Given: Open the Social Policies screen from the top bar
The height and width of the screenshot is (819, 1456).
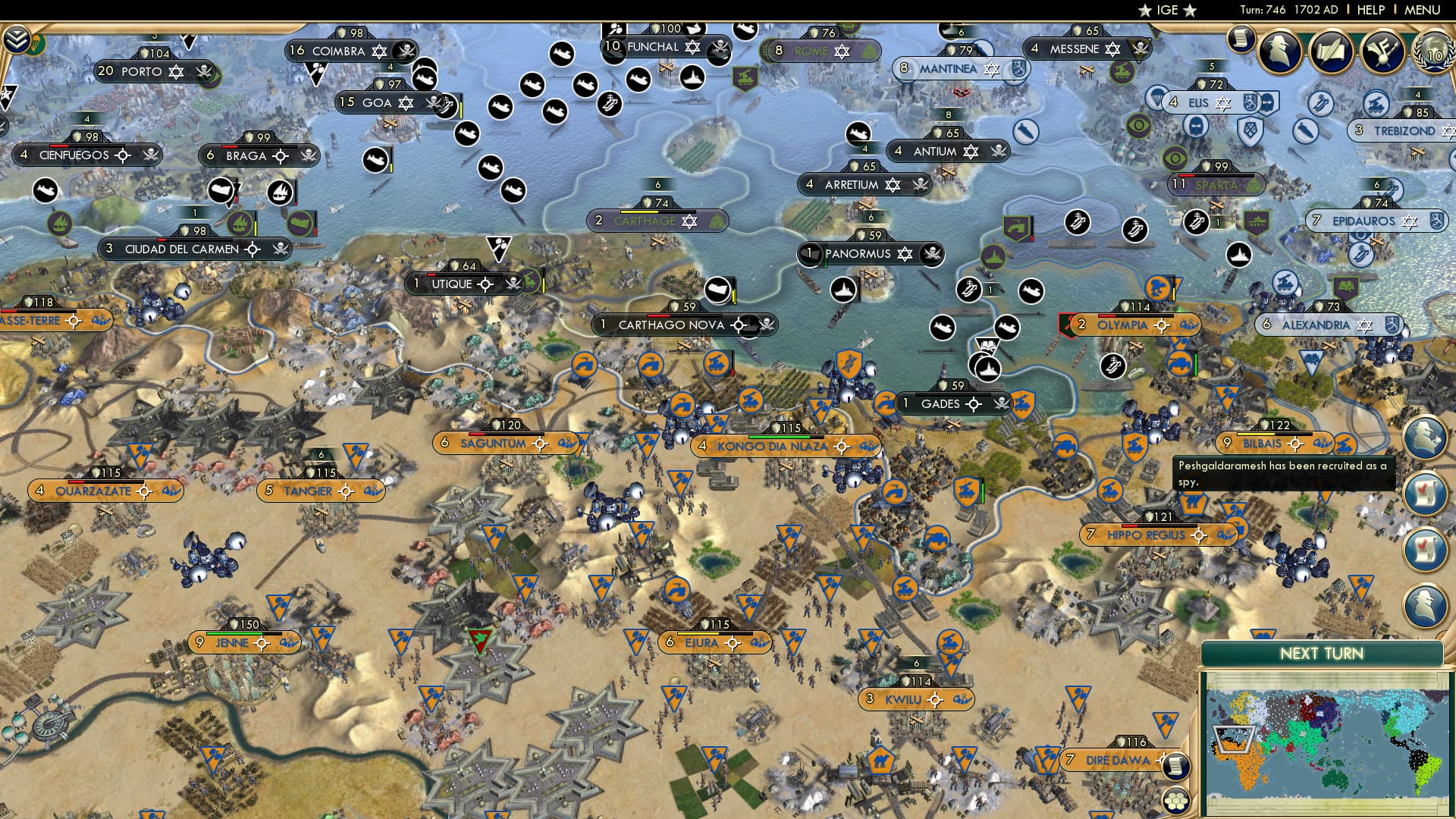Looking at the screenshot, I should pyautogui.click(x=1331, y=51).
